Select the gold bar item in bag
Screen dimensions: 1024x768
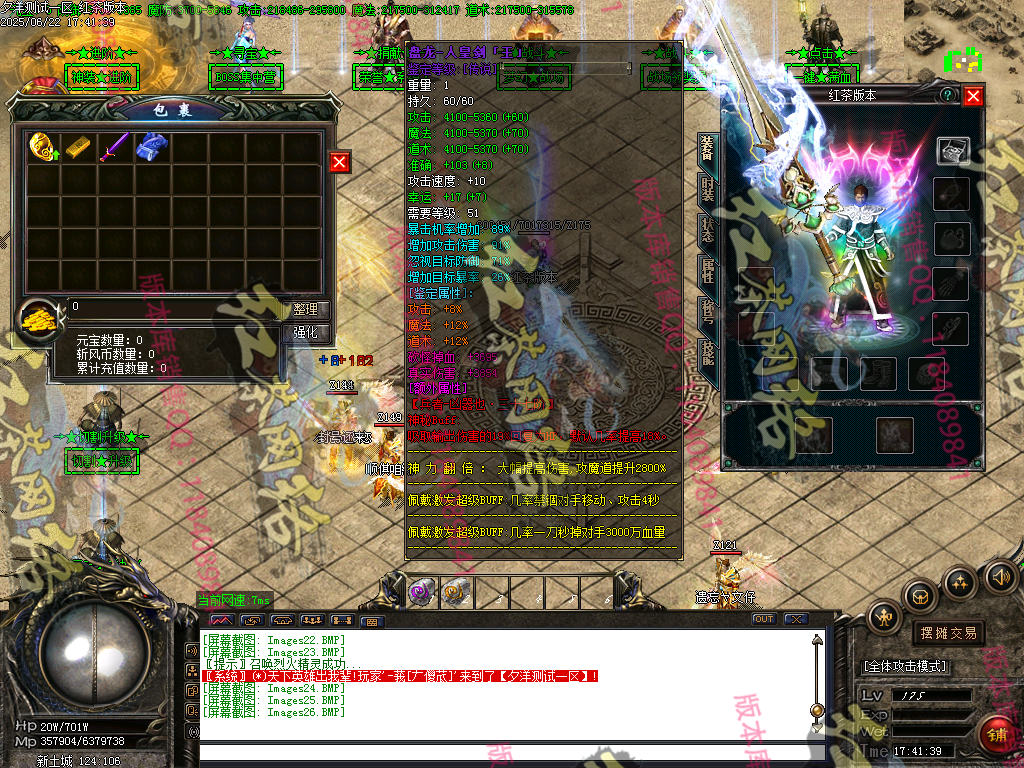[79, 148]
